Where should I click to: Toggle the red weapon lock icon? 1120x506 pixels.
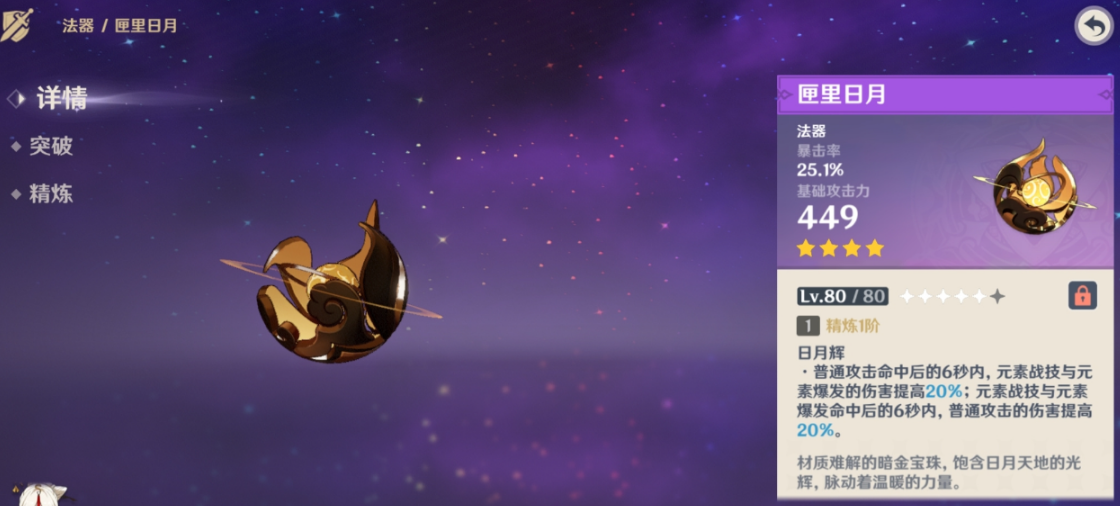click(x=1081, y=295)
